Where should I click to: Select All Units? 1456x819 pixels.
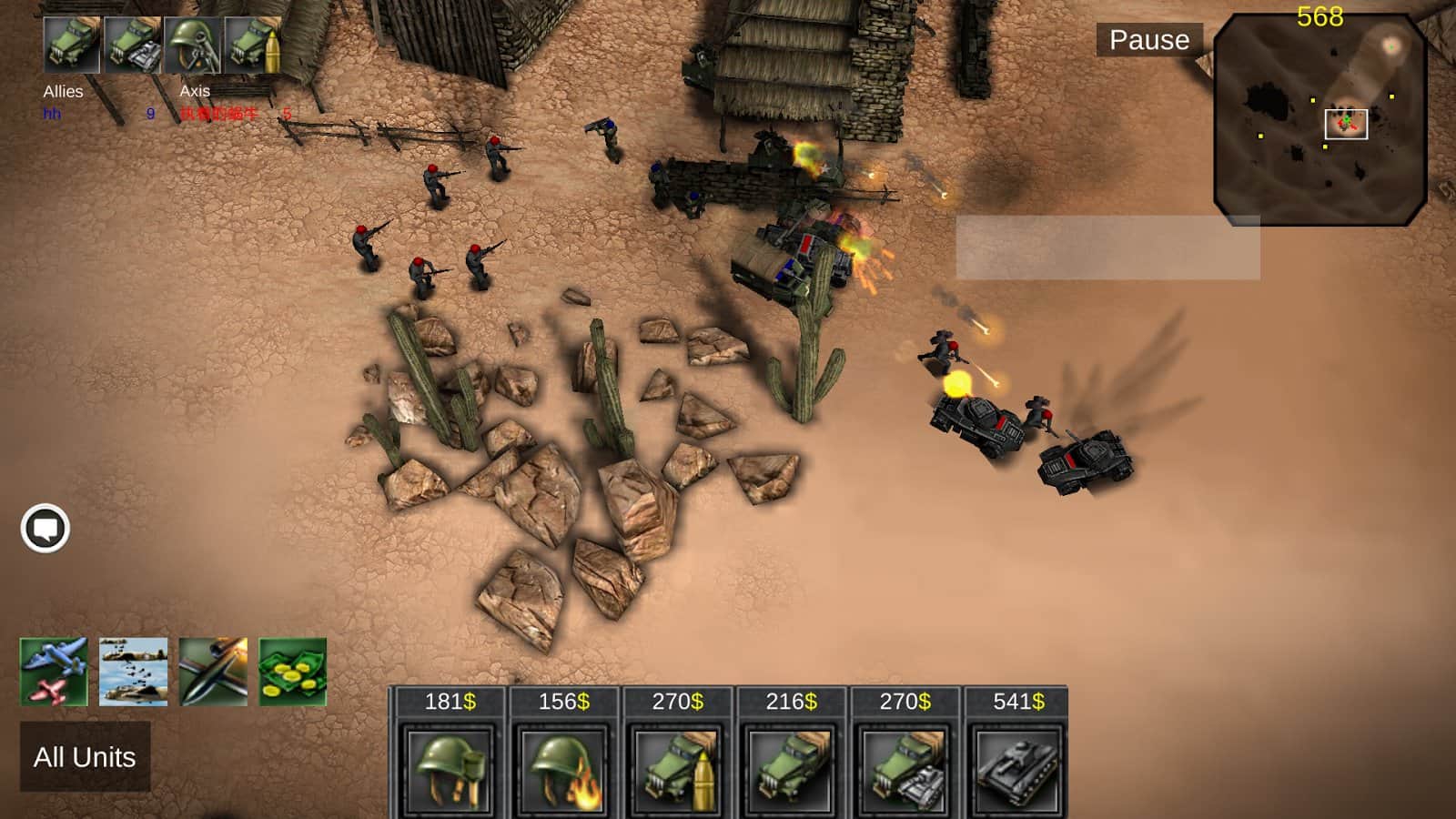tap(85, 757)
